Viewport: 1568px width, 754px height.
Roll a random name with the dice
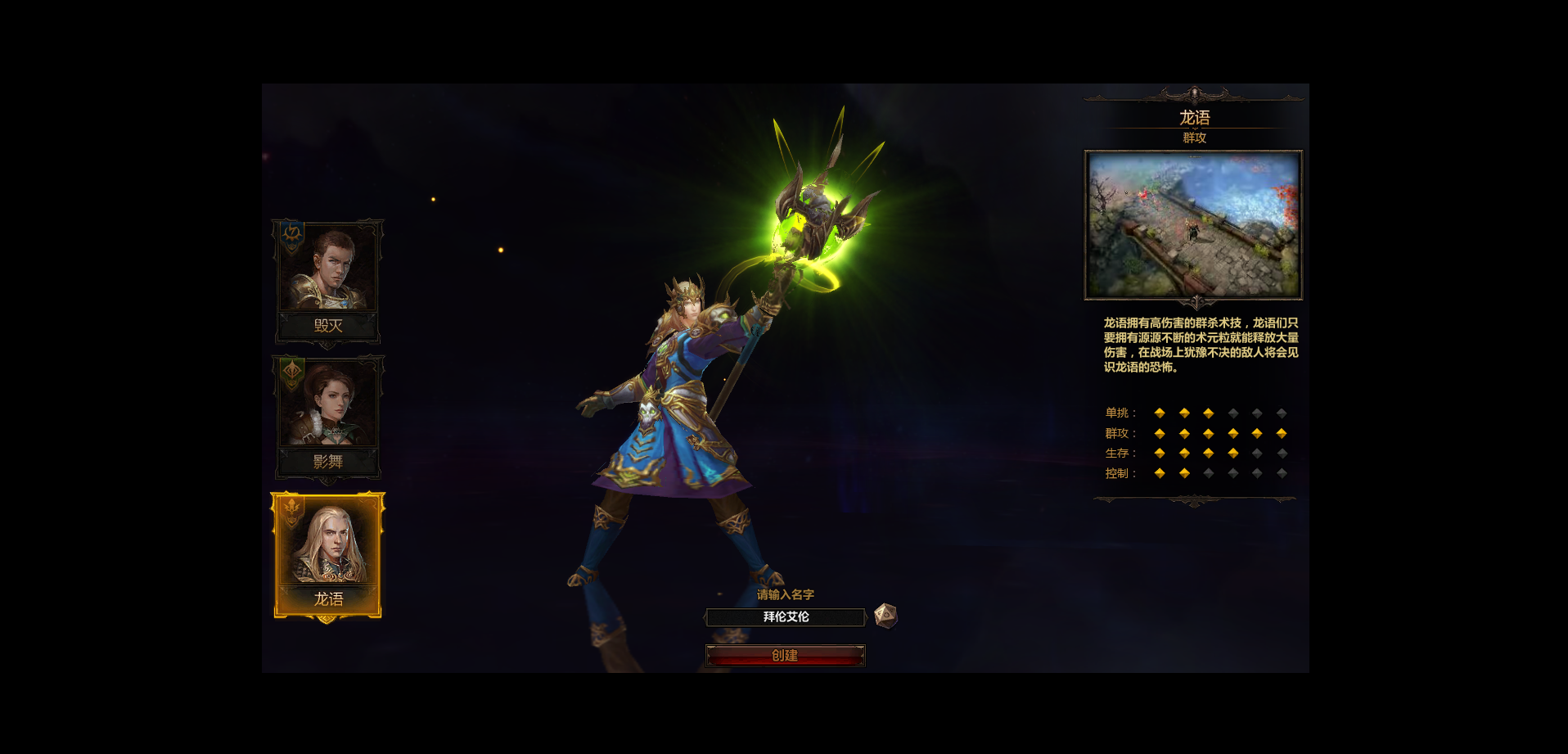pos(885,616)
